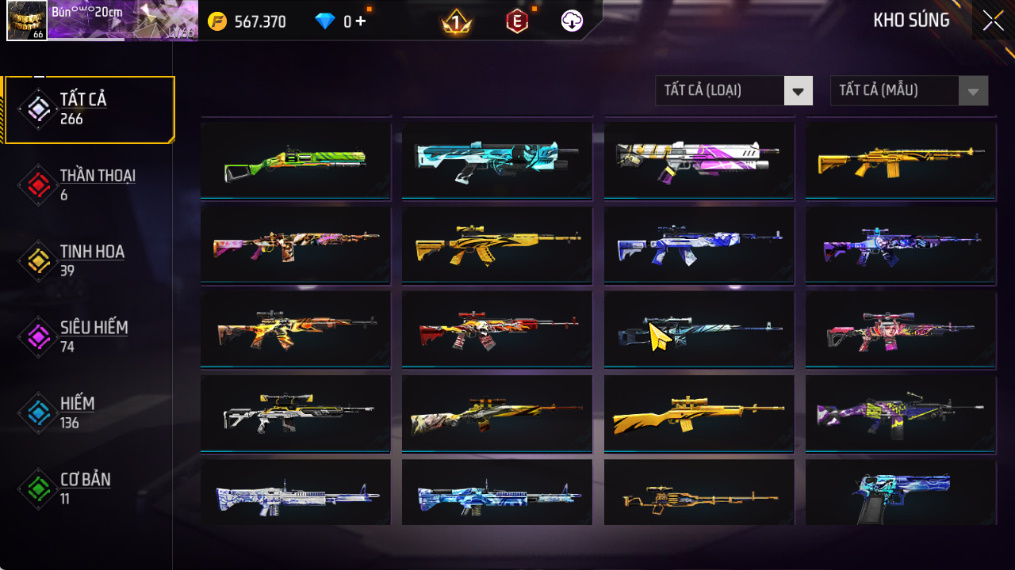Choose the Hiếm rarity tab
Viewport: 1015px width, 570px height.
[x=88, y=412]
